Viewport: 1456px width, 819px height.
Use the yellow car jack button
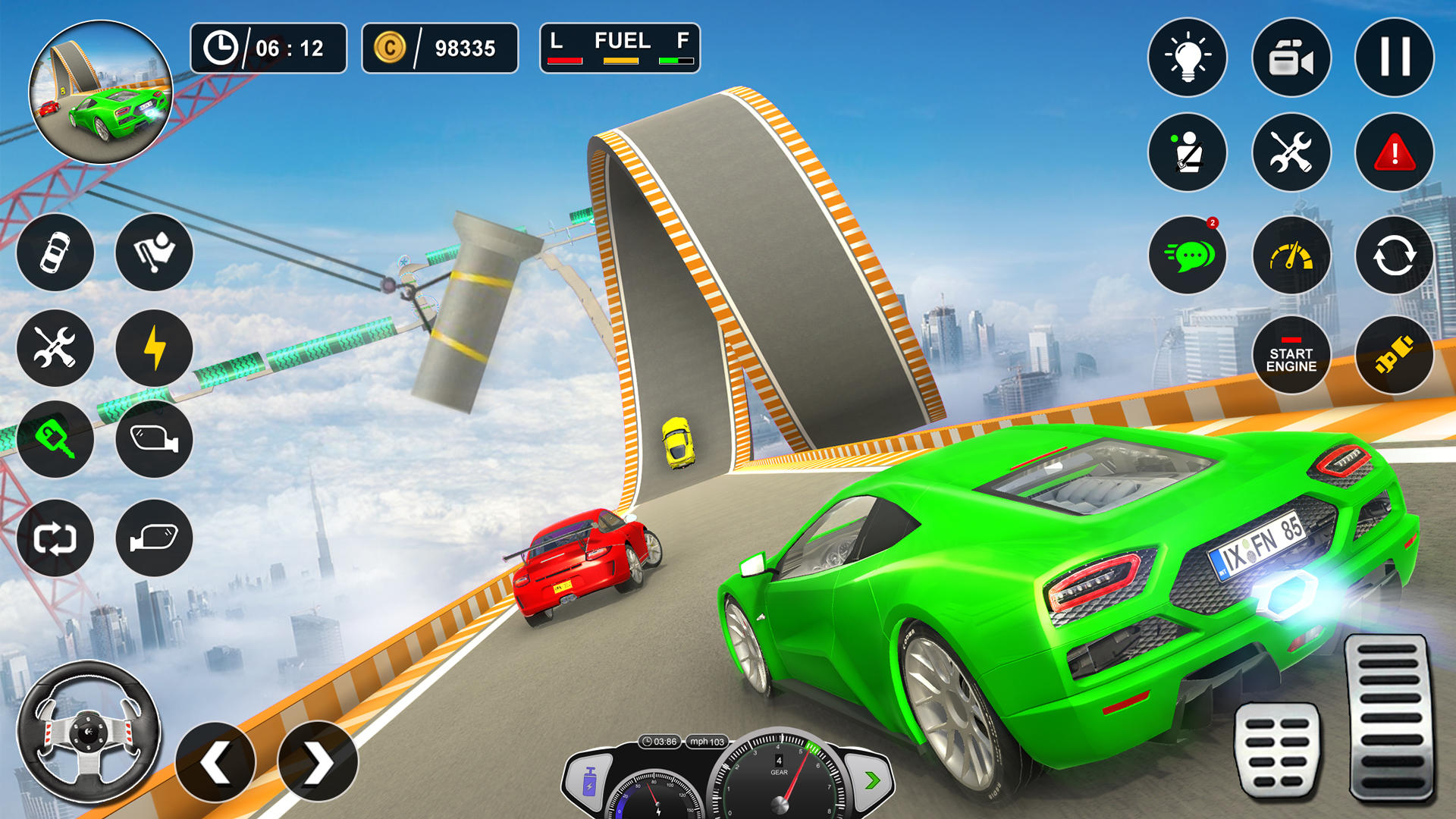point(1394,355)
